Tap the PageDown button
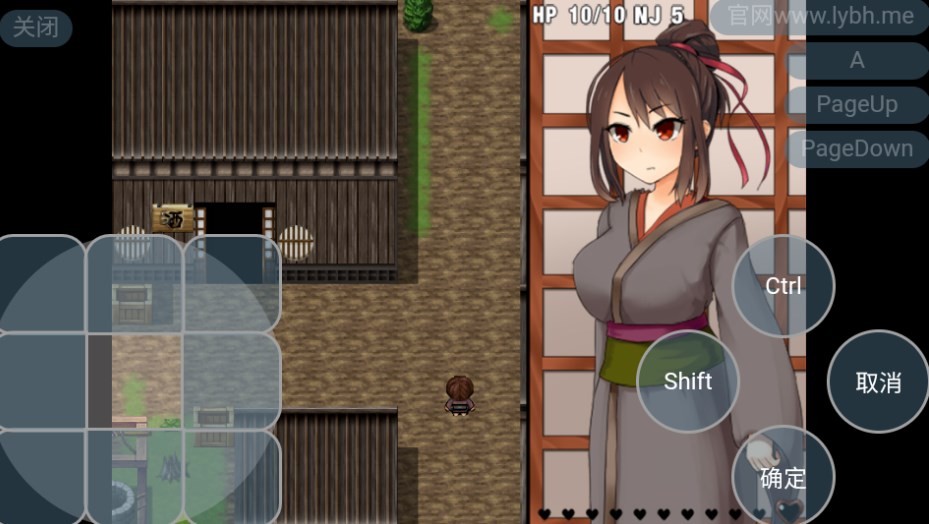The width and height of the screenshot is (929, 524). [857, 148]
